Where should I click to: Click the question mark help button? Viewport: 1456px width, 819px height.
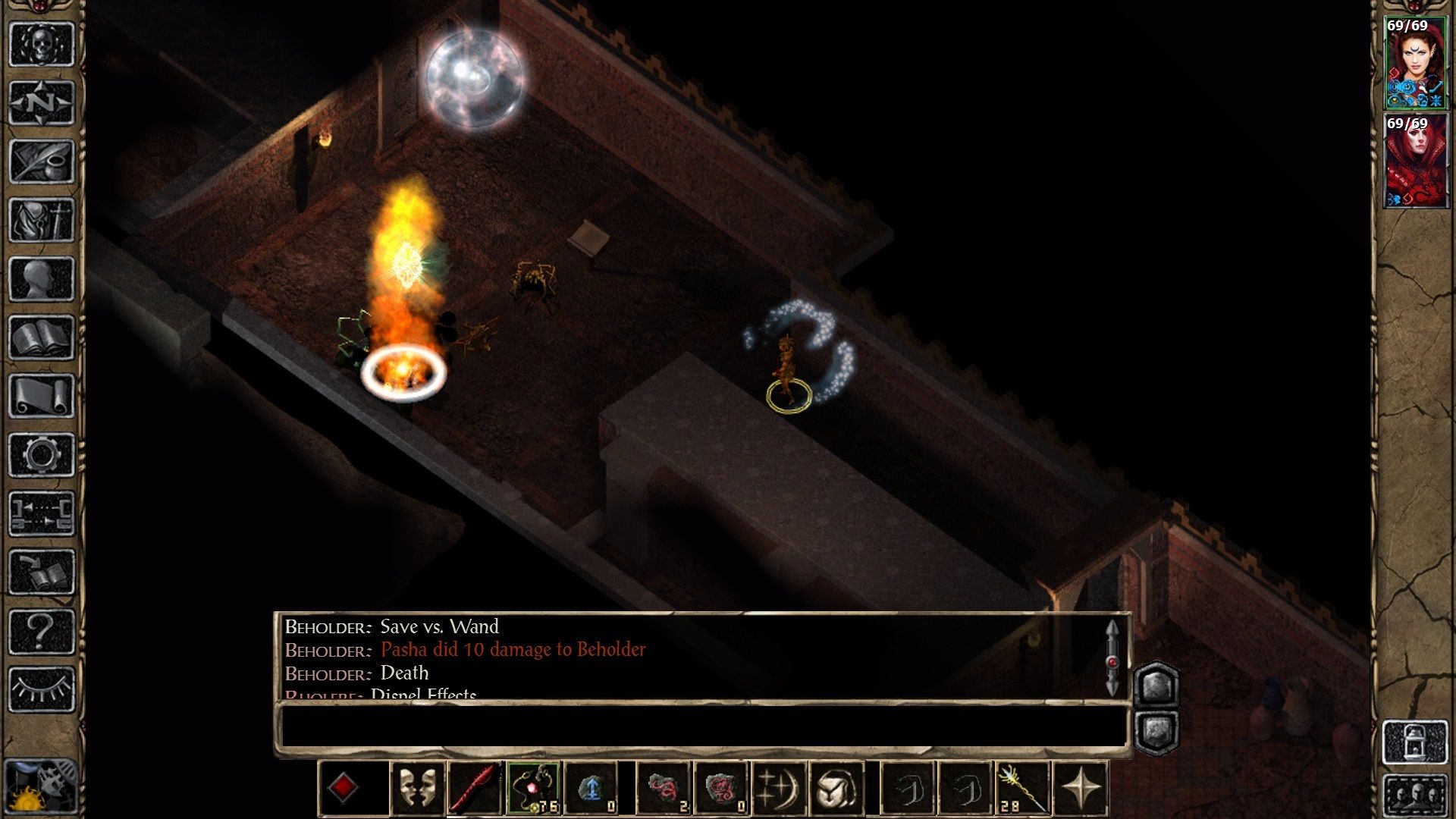[x=41, y=631]
